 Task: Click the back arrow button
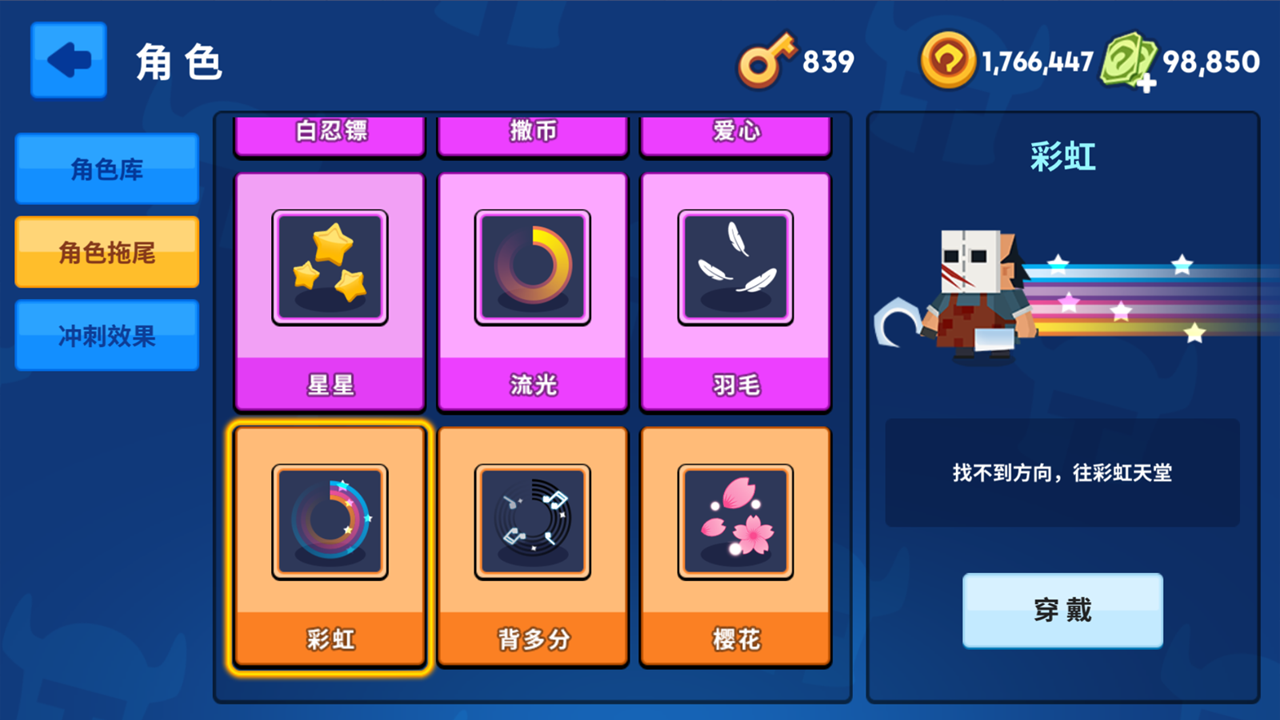pos(68,60)
